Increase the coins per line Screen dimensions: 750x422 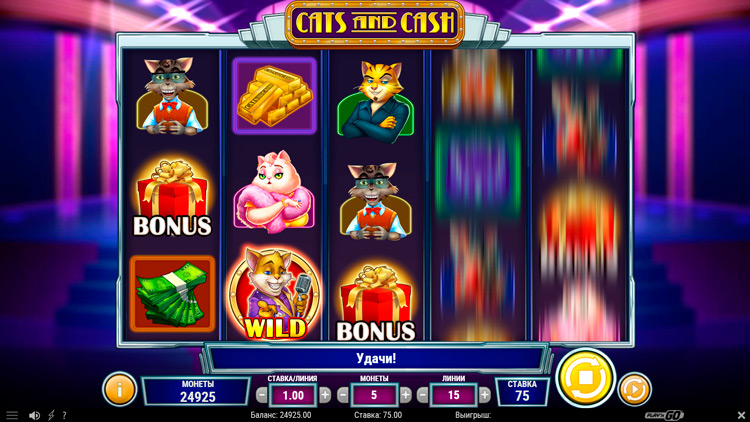(405, 395)
